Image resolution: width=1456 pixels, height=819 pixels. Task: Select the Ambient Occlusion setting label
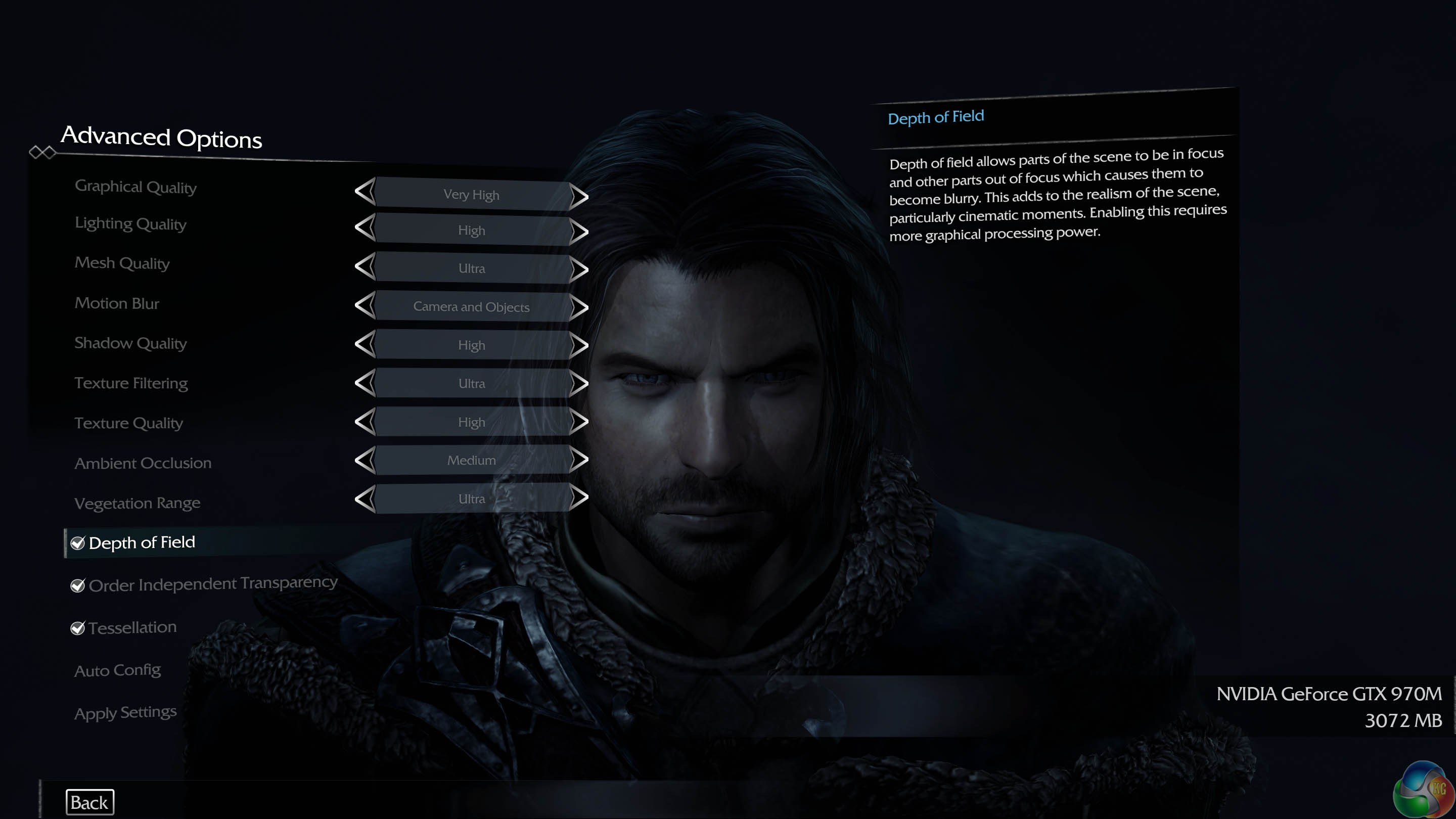[143, 464]
